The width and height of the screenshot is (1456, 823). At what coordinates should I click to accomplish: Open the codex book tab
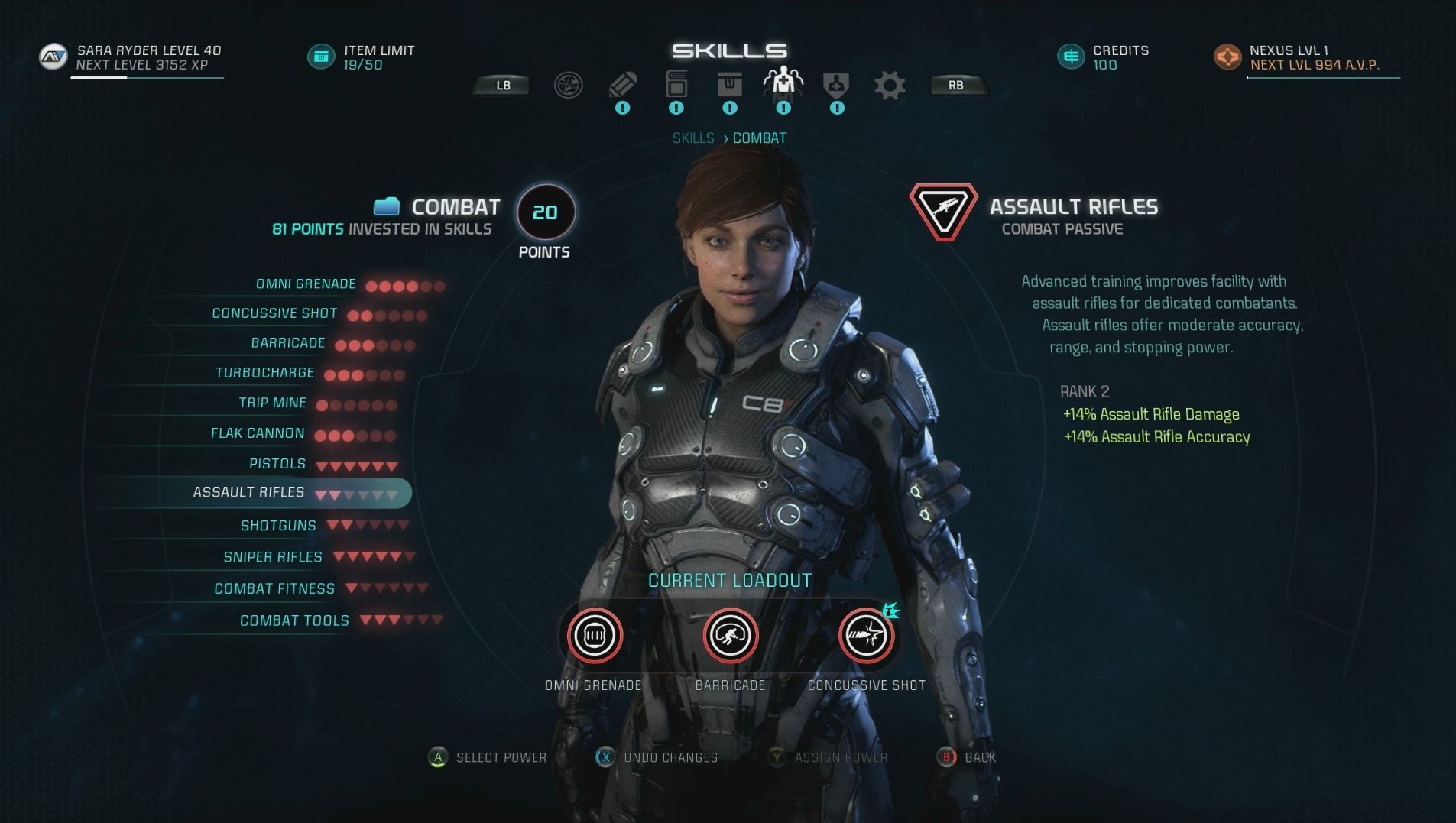(676, 84)
